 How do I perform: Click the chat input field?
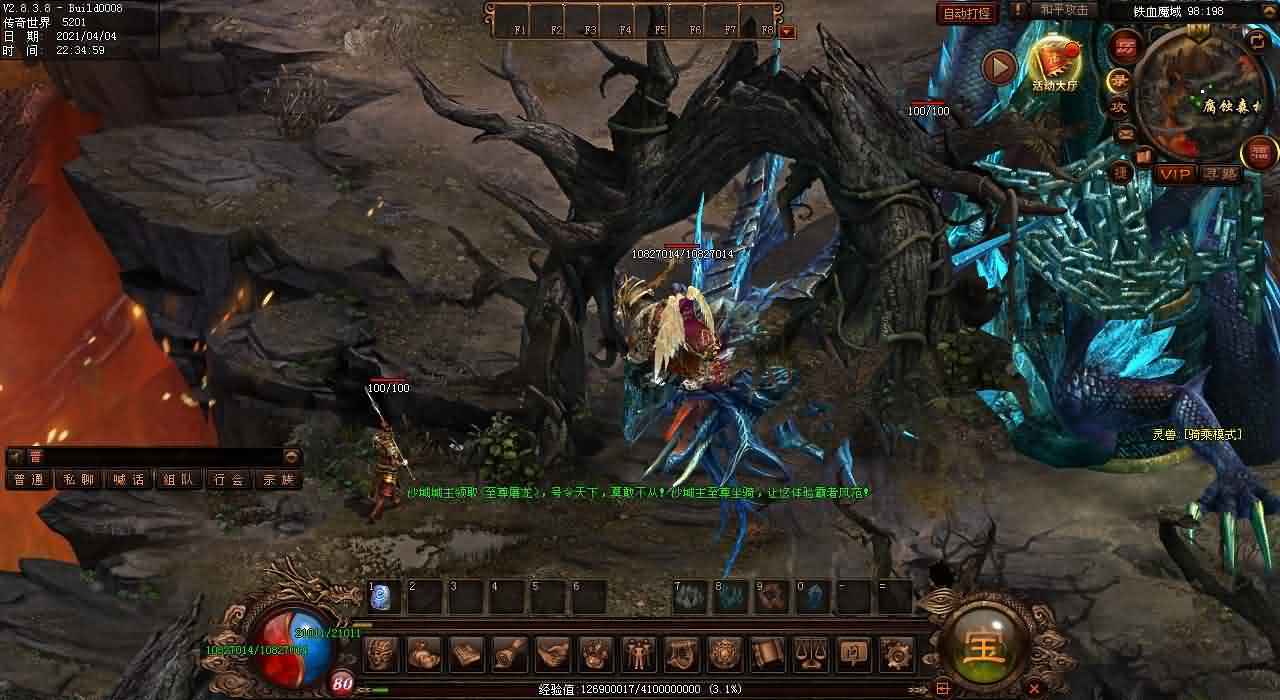150,456
